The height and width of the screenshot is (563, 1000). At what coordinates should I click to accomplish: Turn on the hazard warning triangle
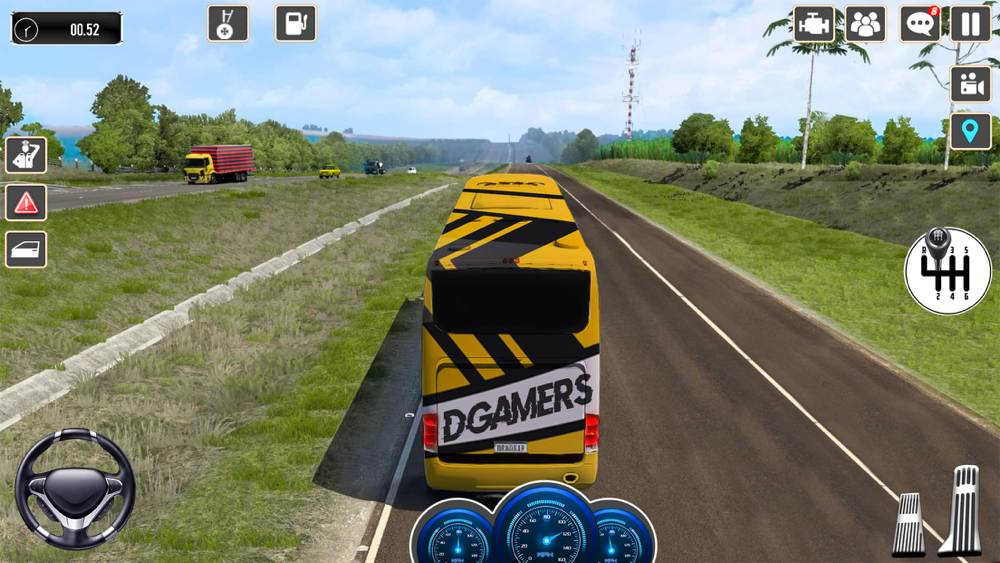(x=26, y=202)
